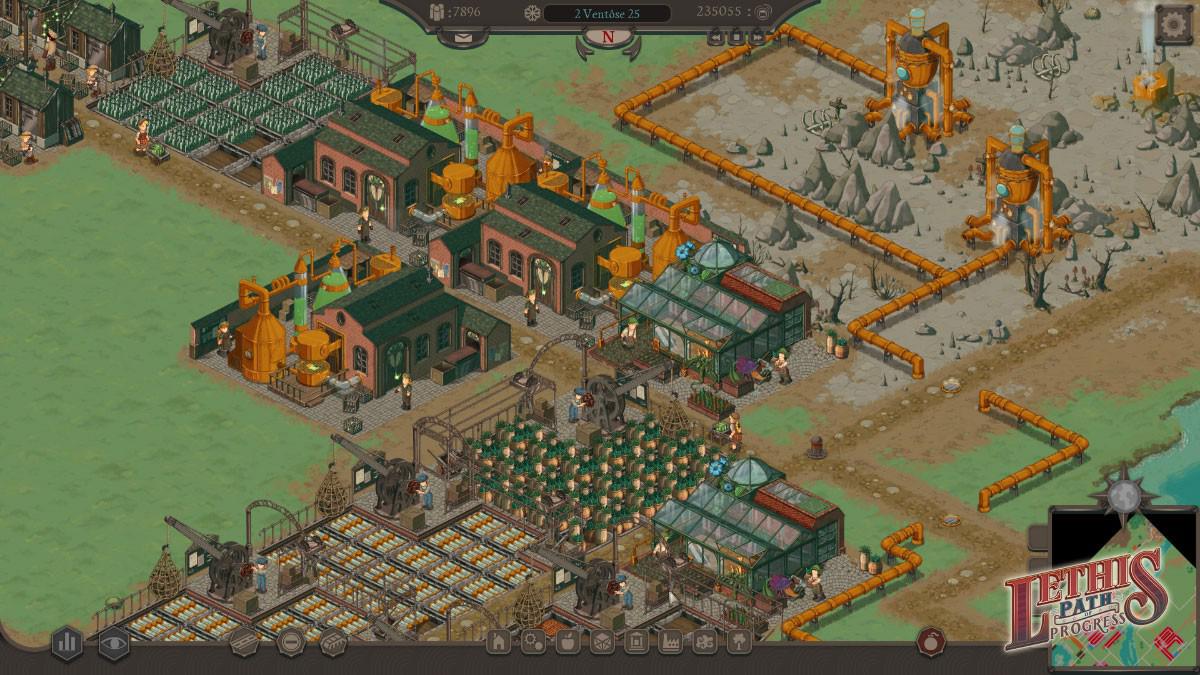Open the factory building category
The image size is (1200, 675).
coord(669,642)
